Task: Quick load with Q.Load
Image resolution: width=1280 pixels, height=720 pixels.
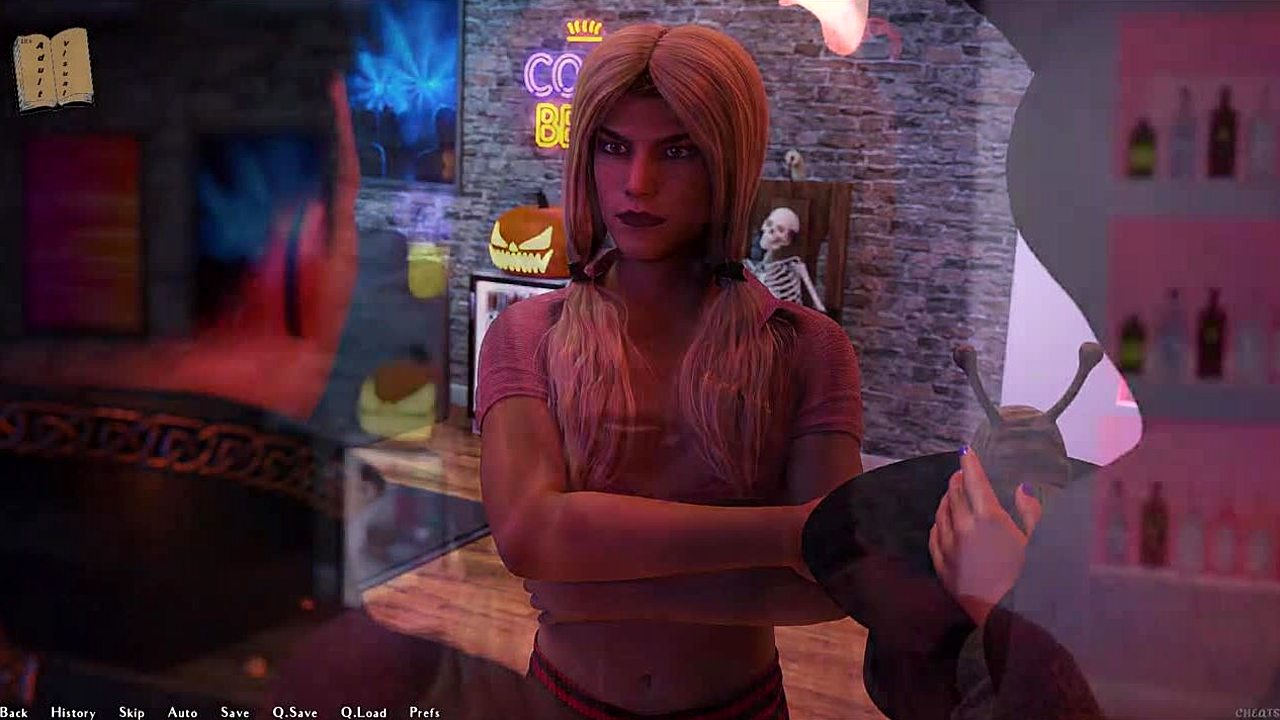Action: pos(363,712)
